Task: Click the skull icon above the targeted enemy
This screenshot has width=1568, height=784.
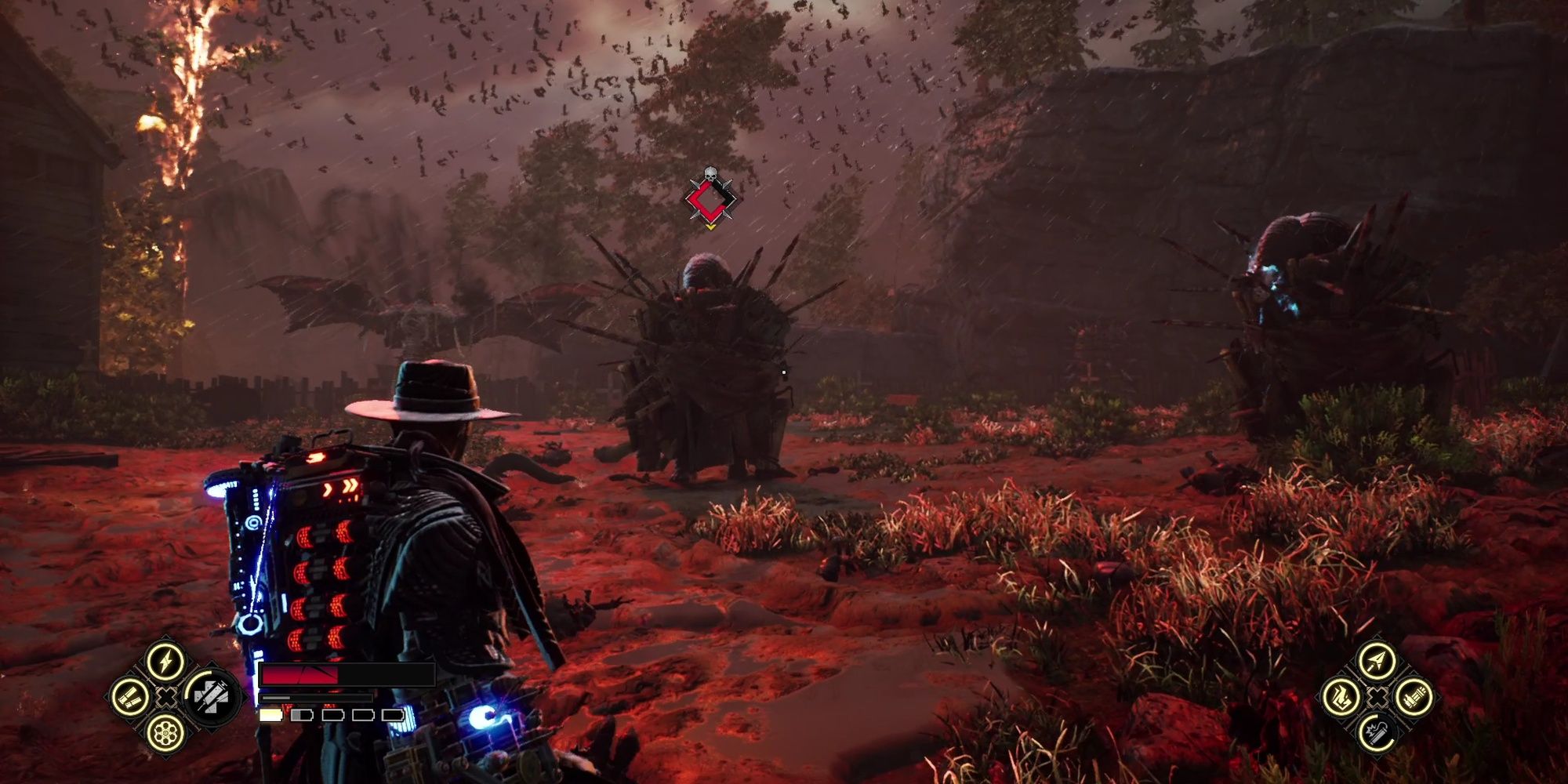Action: click(x=710, y=175)
